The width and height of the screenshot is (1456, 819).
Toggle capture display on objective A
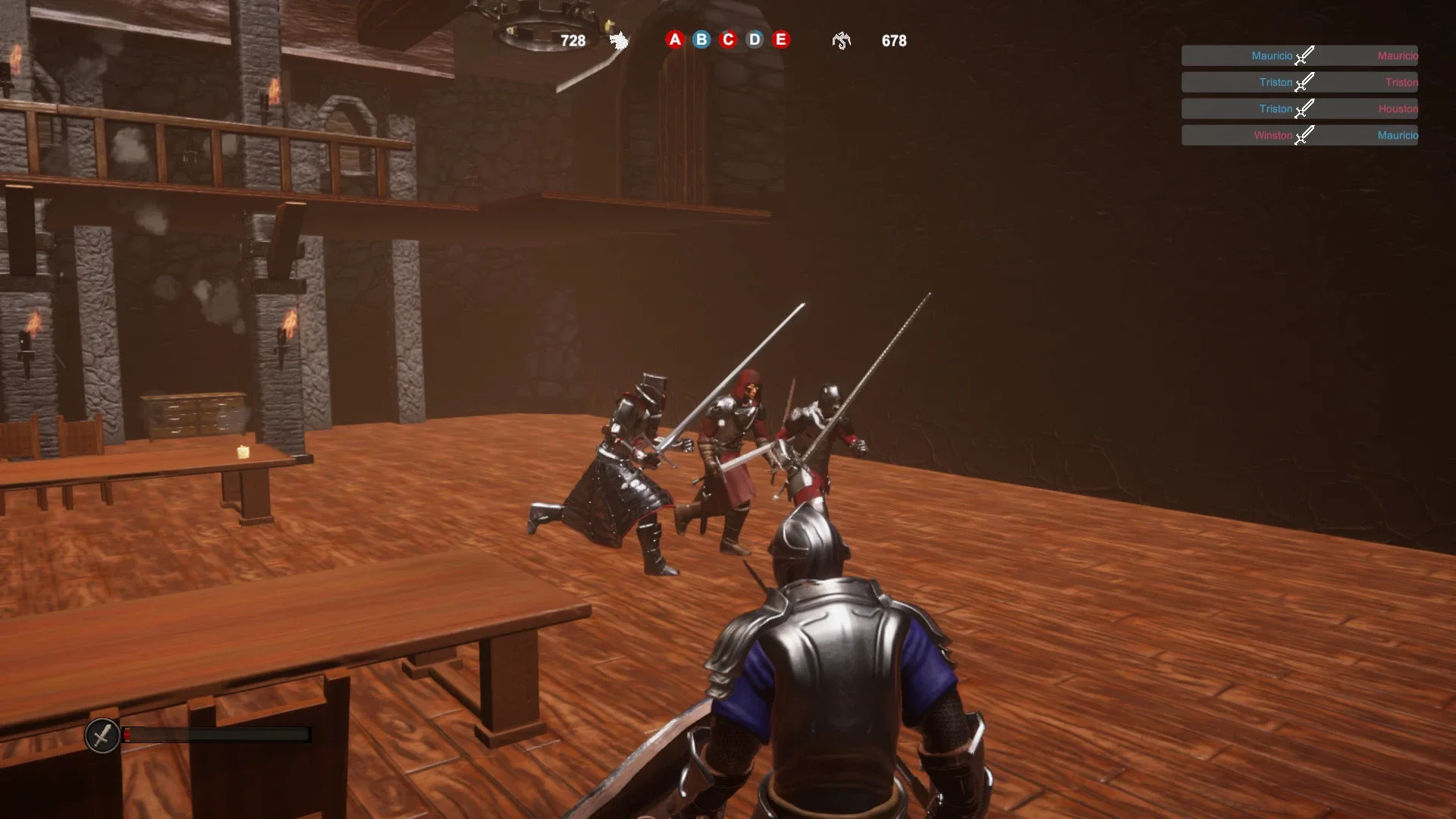(x=674, y=40)
